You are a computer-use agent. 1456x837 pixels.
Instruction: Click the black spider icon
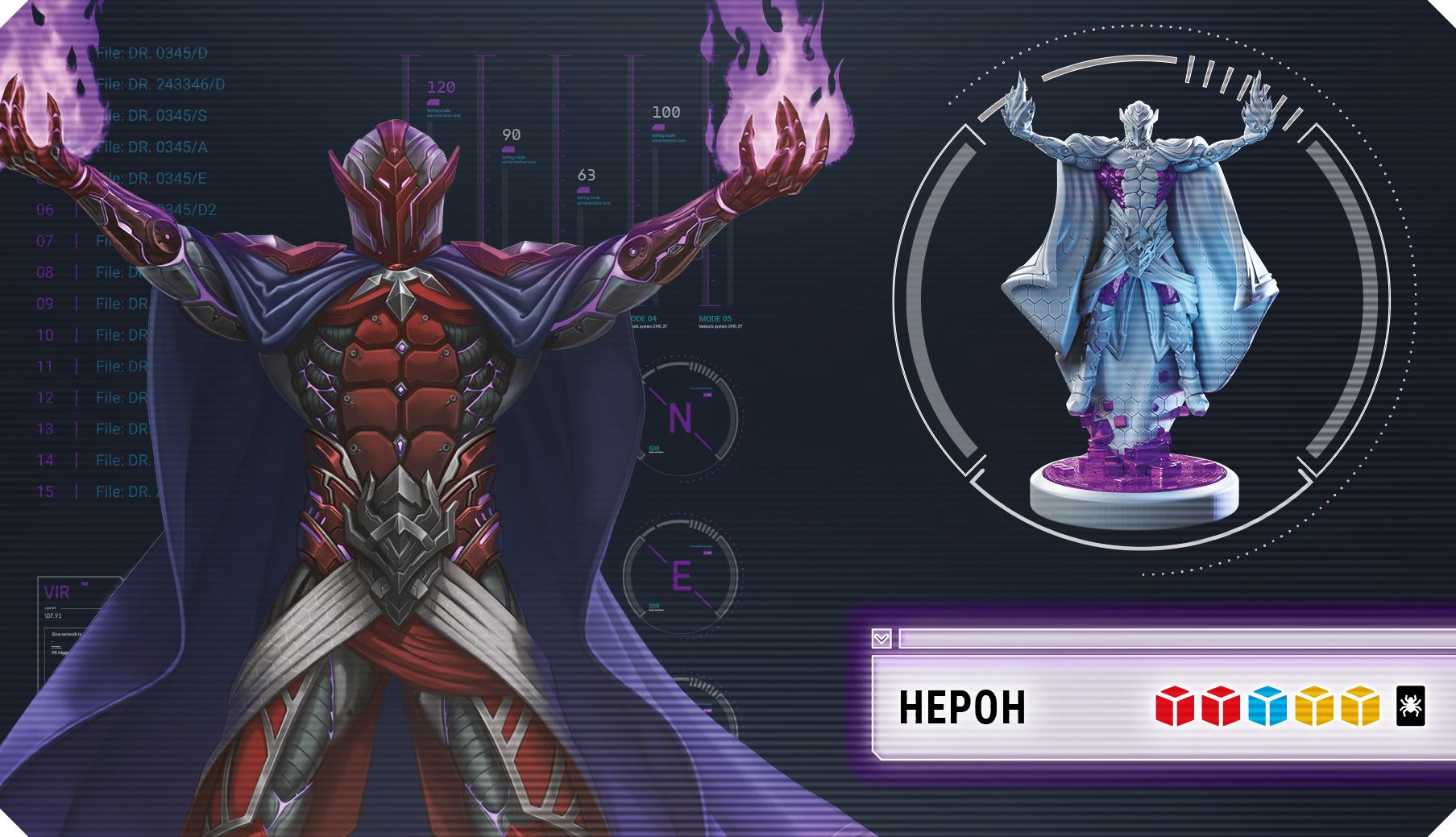pos(1410,706)
